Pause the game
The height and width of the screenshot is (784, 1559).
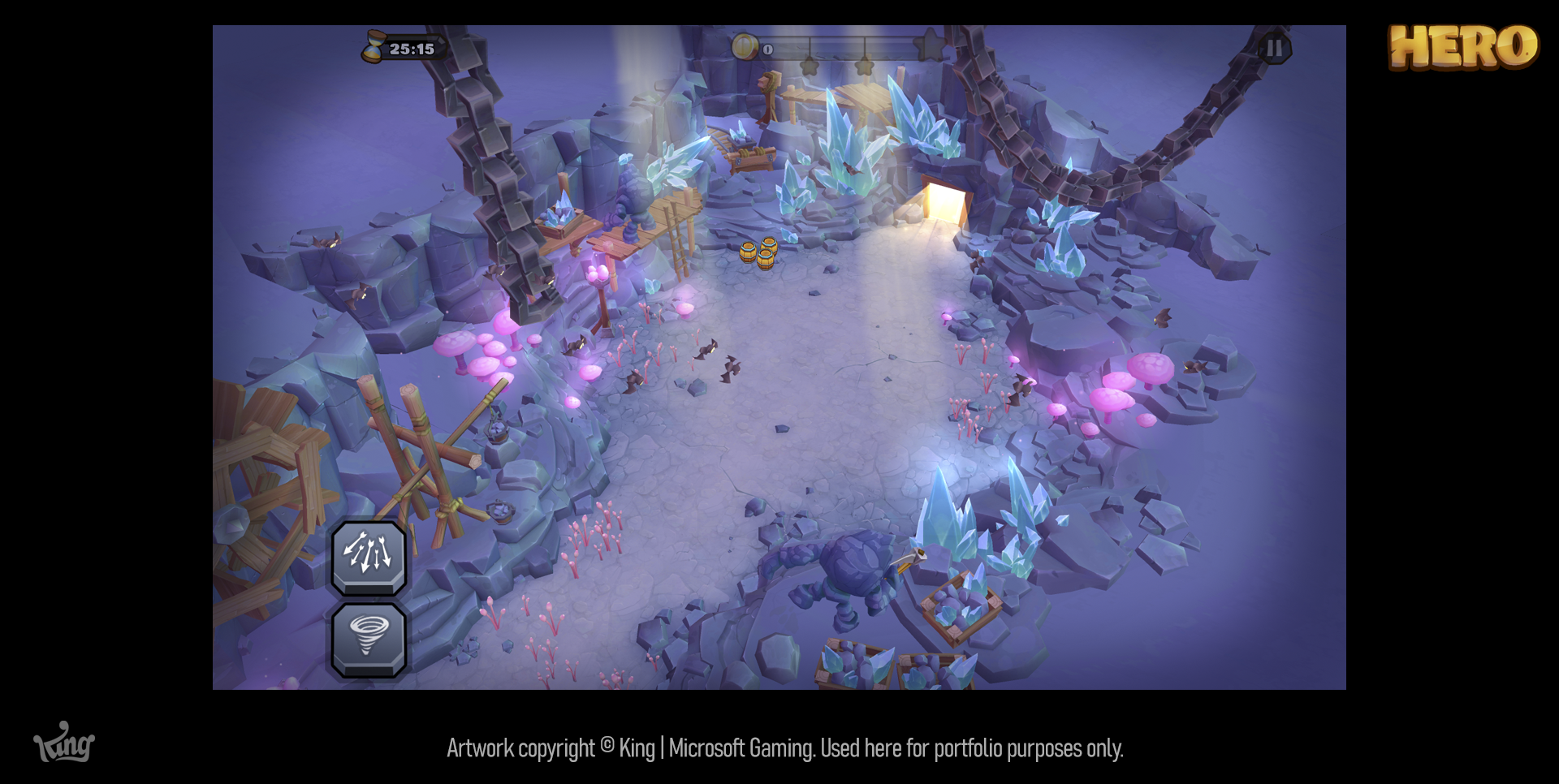[x=1274, y=49]
